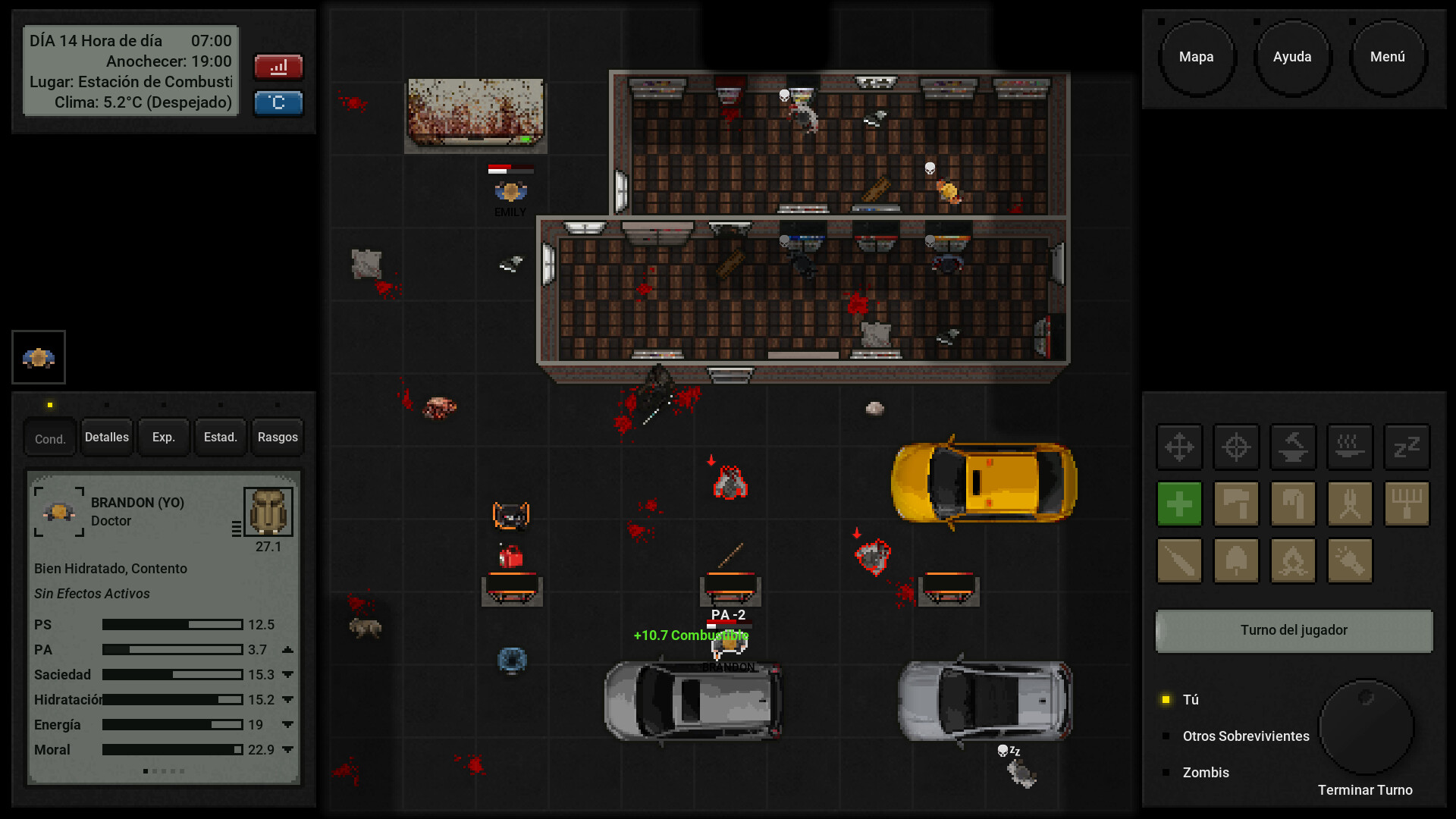The image size is (1456, 819).
Task: Expand the Moral stat dropdown
Action: 287,749
